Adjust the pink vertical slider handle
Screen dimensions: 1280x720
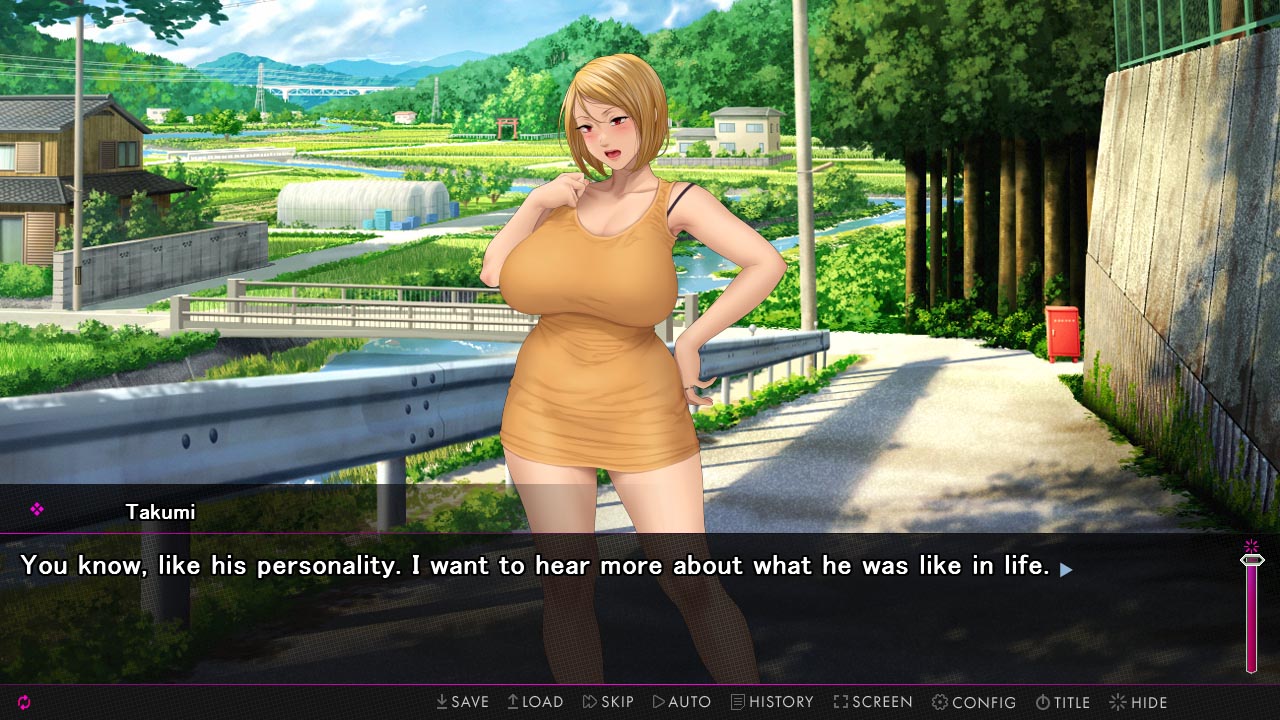1251,561
